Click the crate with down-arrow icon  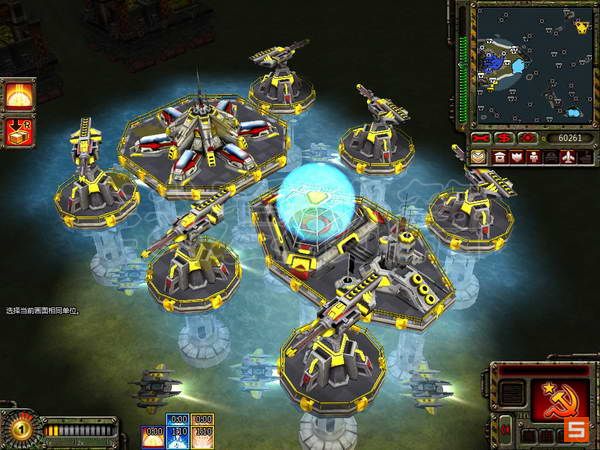[x=15, y=130]
